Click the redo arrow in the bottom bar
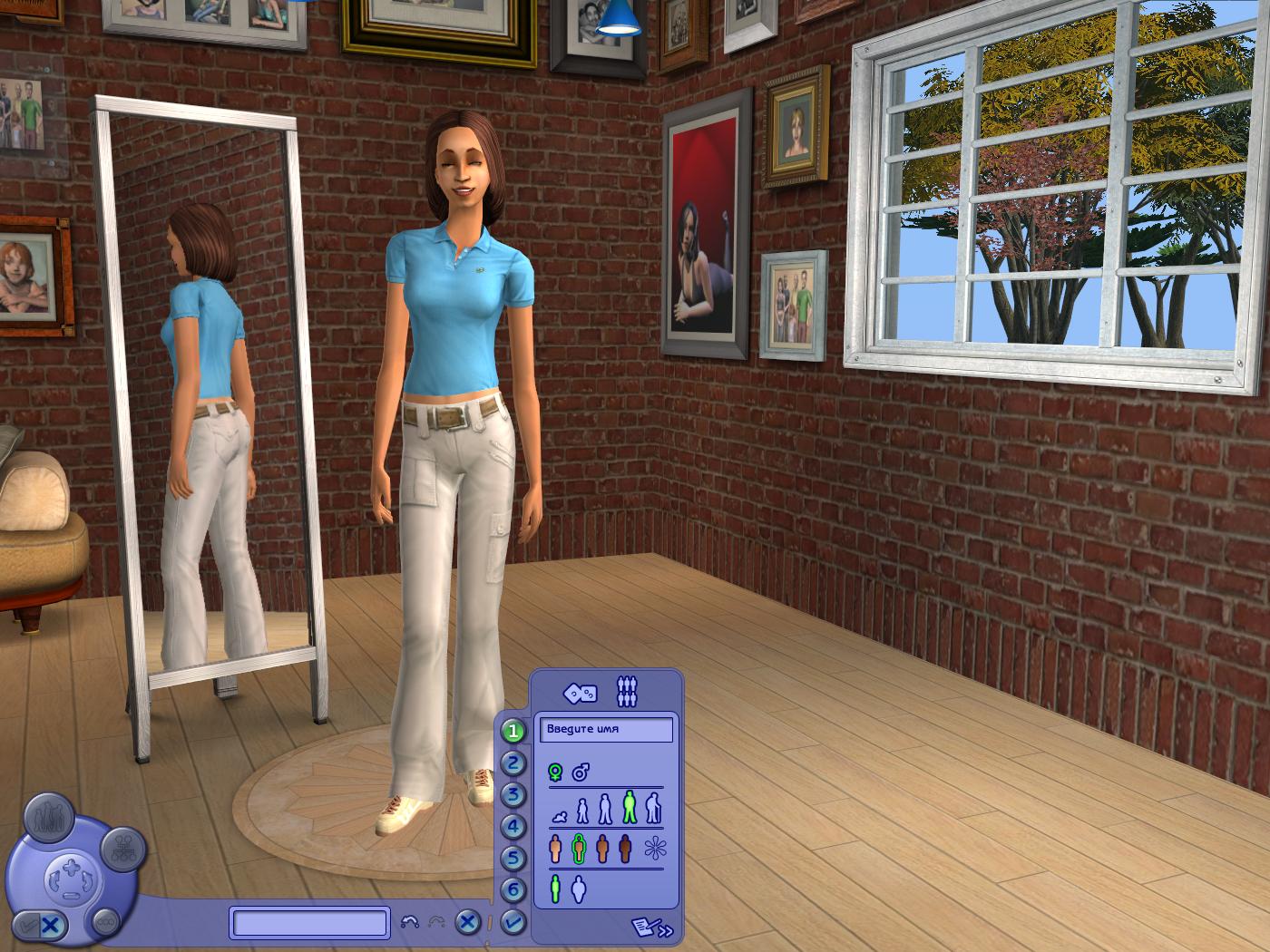 click(x=437, y=921)
